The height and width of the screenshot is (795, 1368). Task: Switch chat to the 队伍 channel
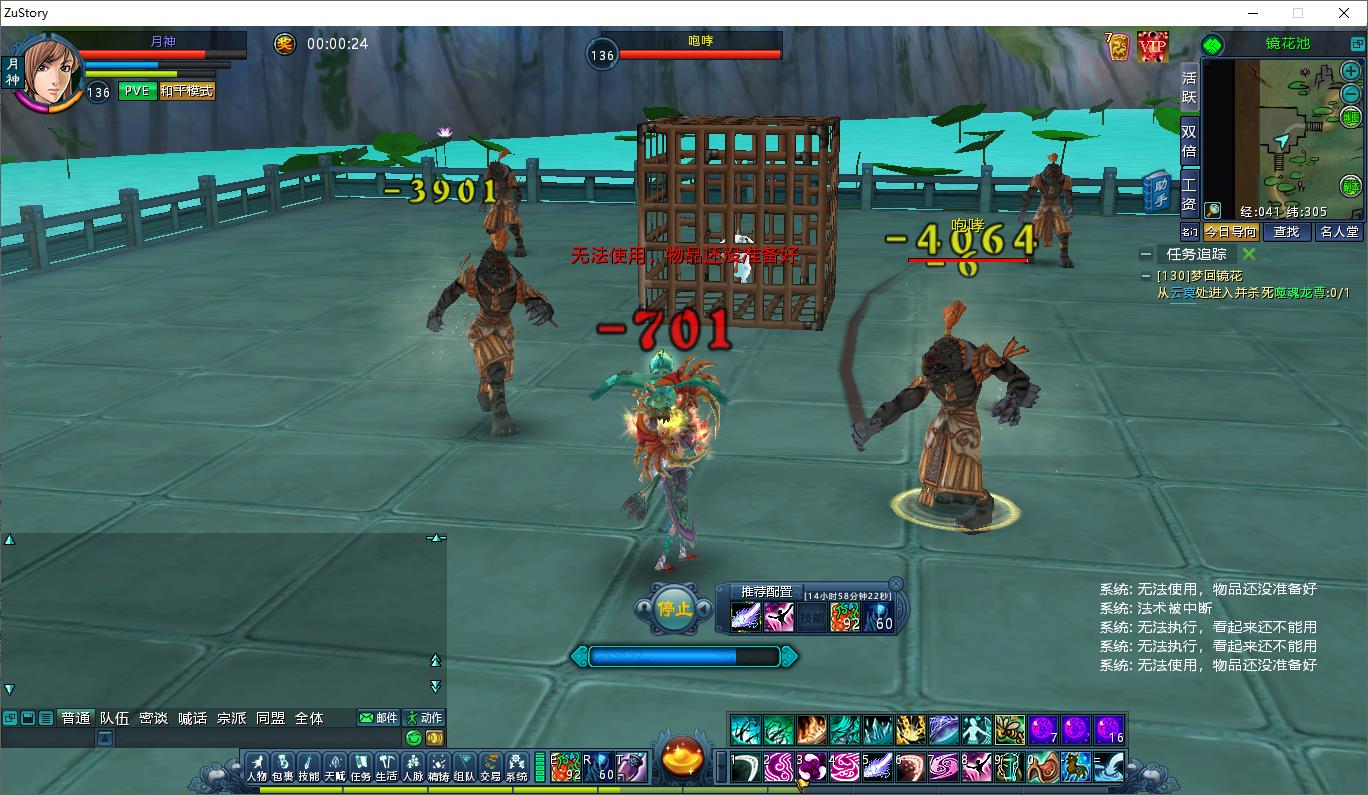(114, 718)
